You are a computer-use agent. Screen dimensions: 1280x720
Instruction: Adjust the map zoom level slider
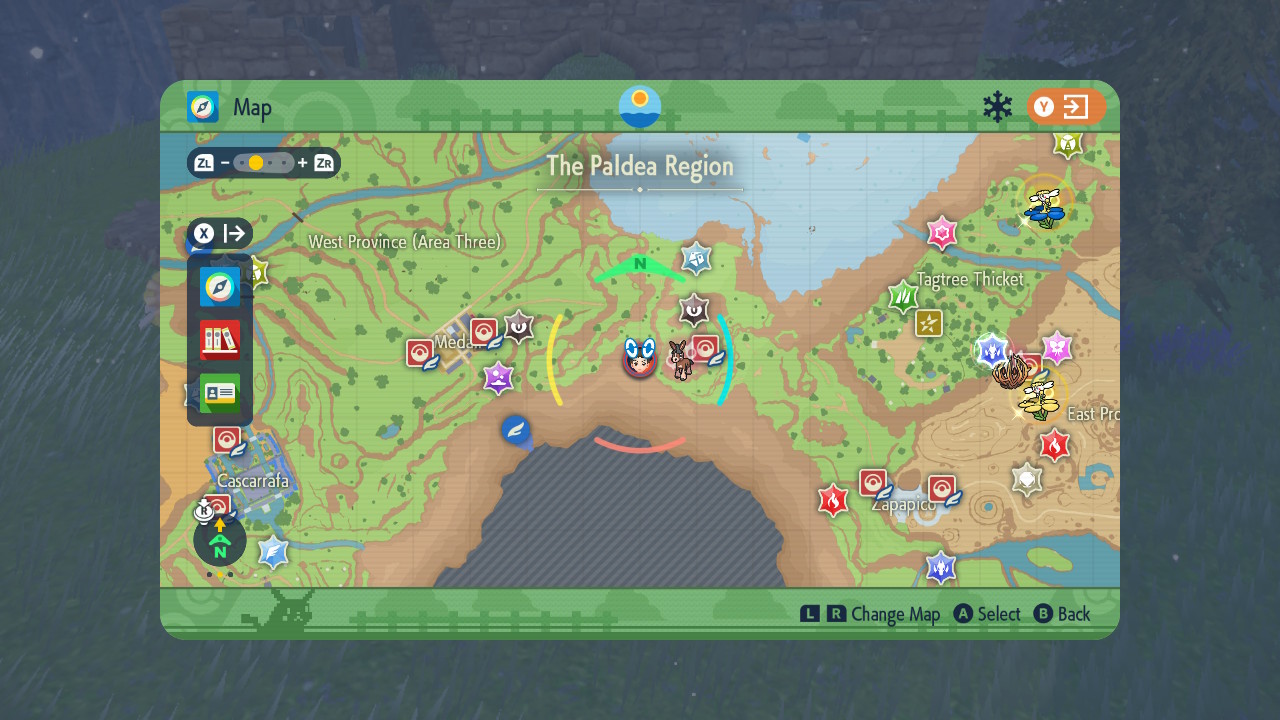264,162
